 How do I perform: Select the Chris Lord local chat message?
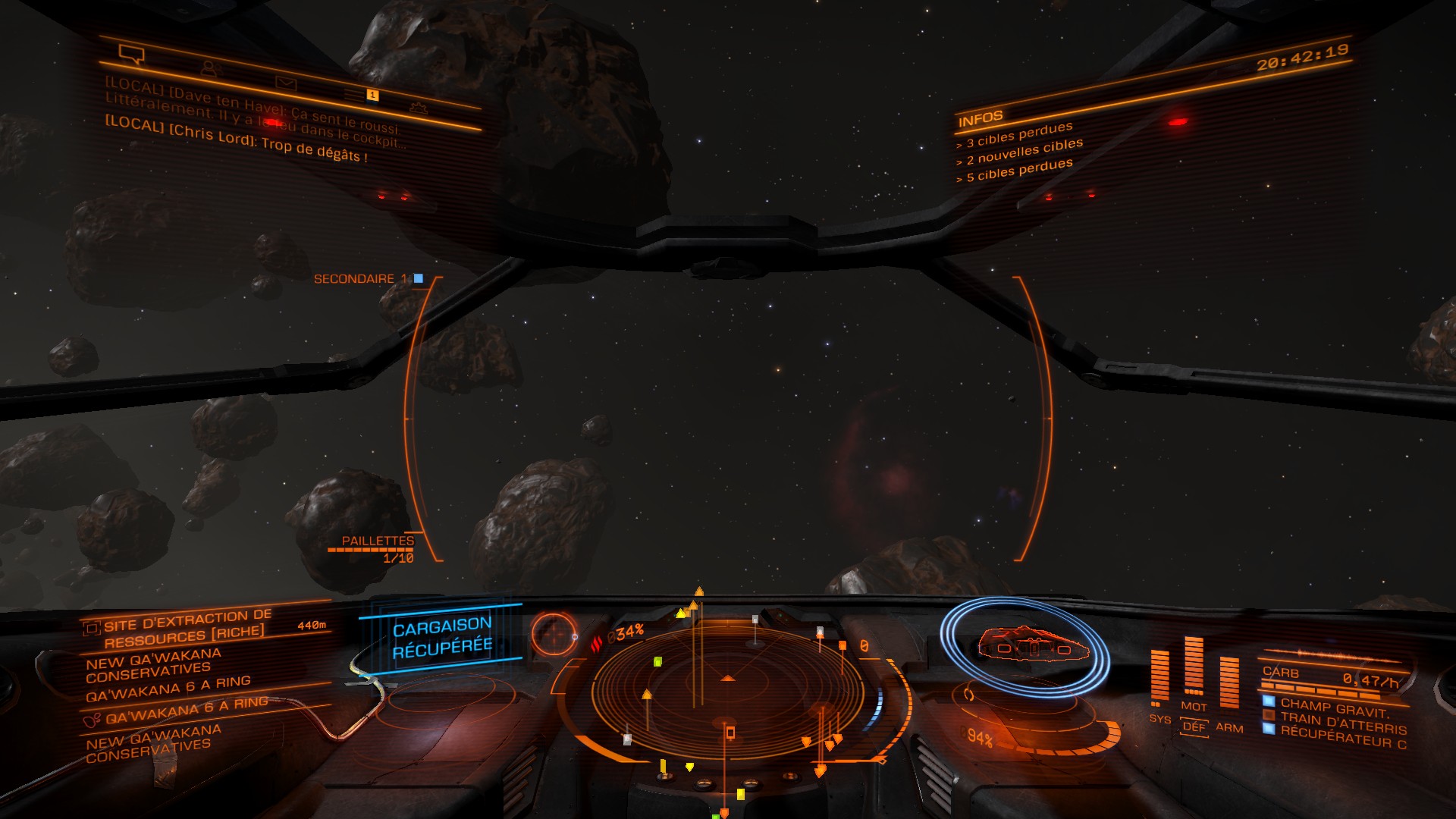pyautogui.click(x=236, y=140)
